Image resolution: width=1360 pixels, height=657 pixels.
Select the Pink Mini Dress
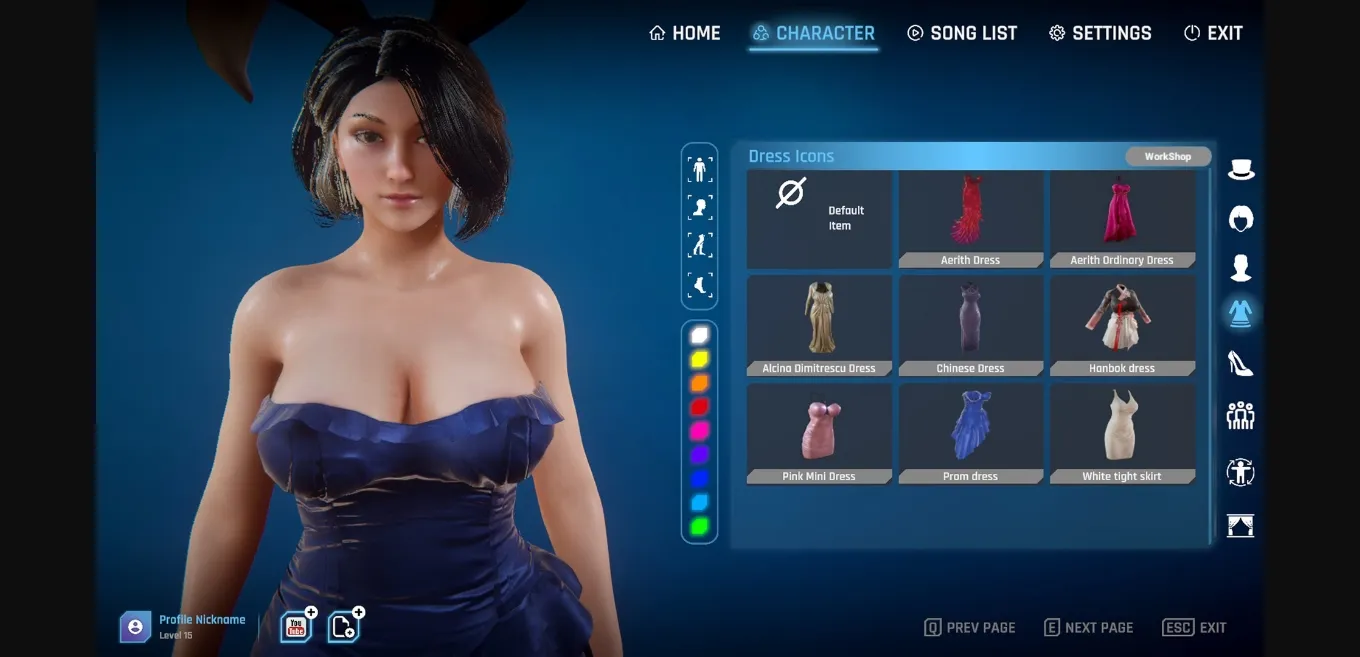point(819,433)
